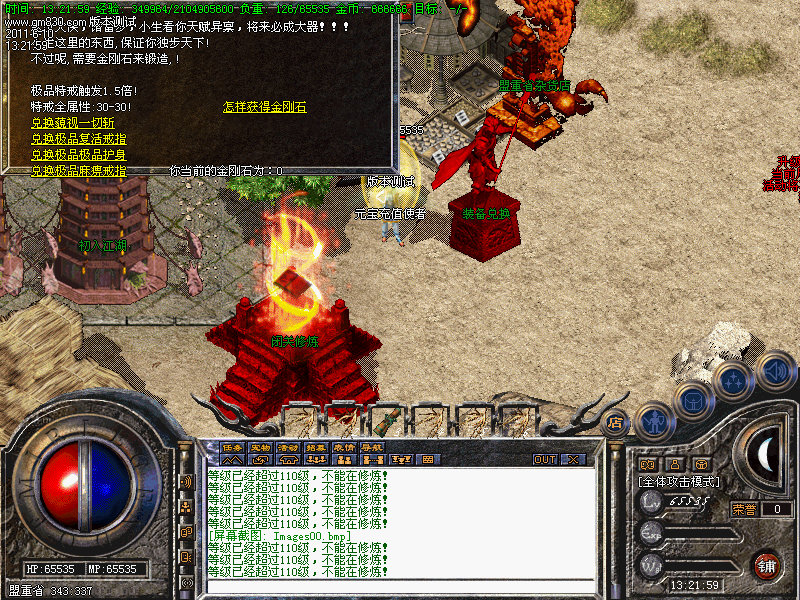This screenshot has width=800, height=600.
Task: Select the 兑换极品复活戒指 exchange link
Action: point(78,139)
